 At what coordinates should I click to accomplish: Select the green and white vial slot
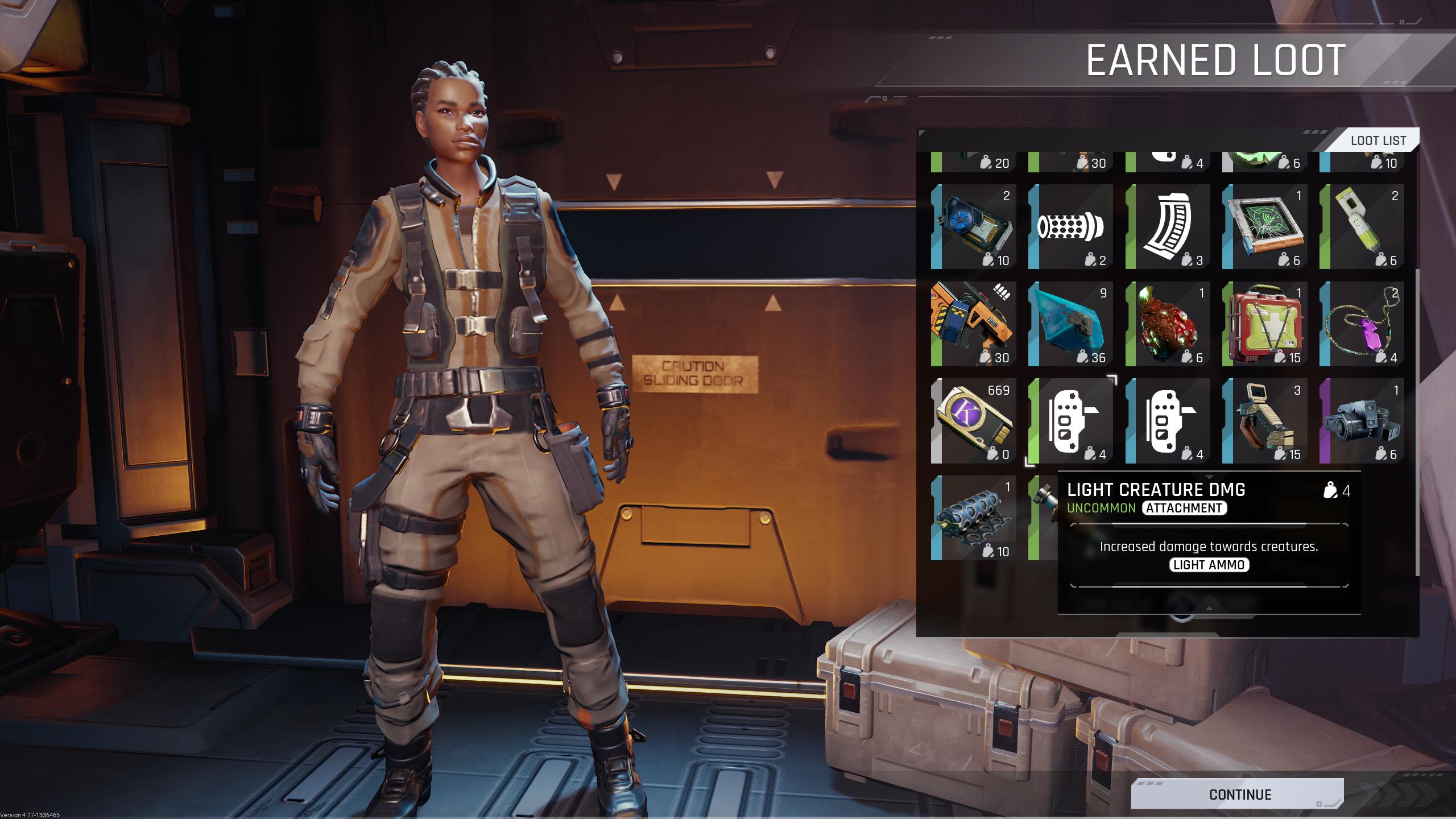pos(1362,226)
